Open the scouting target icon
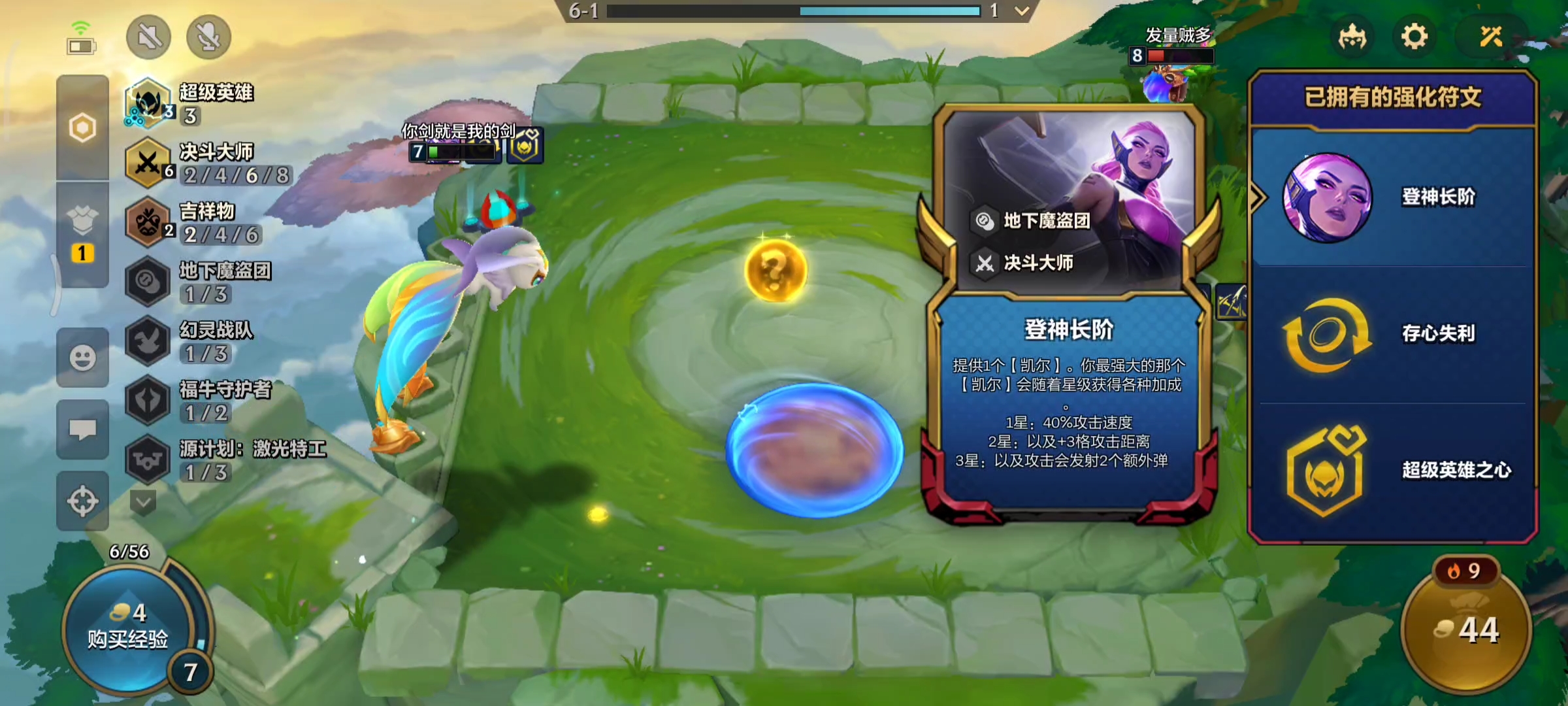 point(82,494)
